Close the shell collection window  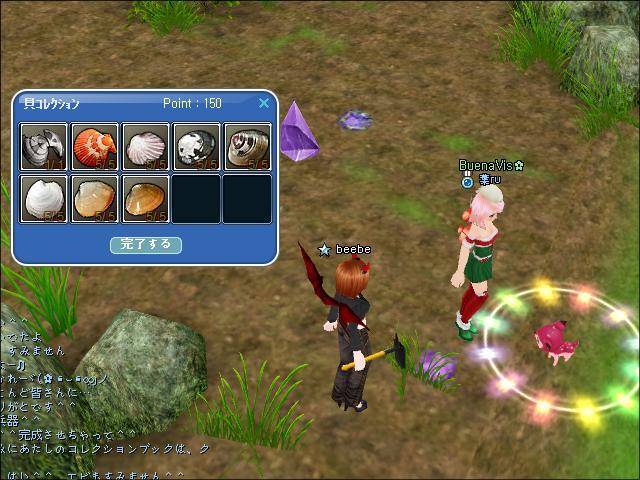(x=264, y=103)
